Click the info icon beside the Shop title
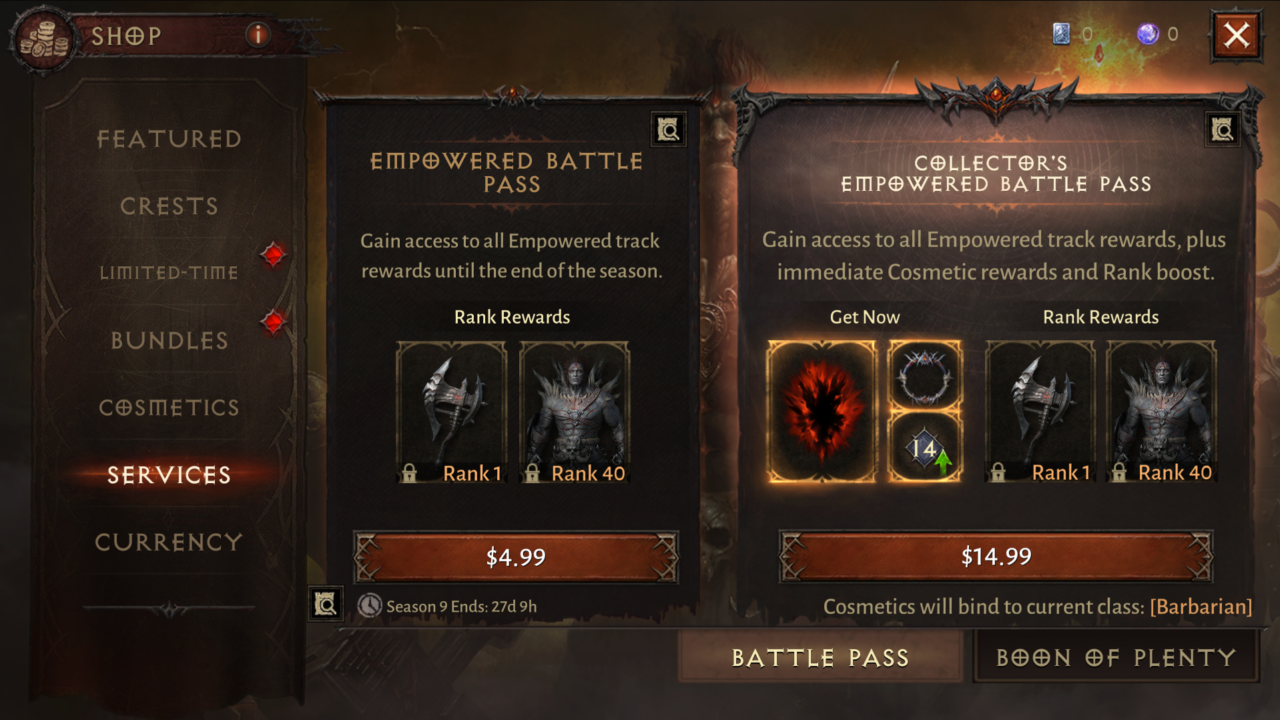 (x=257, y=36)
